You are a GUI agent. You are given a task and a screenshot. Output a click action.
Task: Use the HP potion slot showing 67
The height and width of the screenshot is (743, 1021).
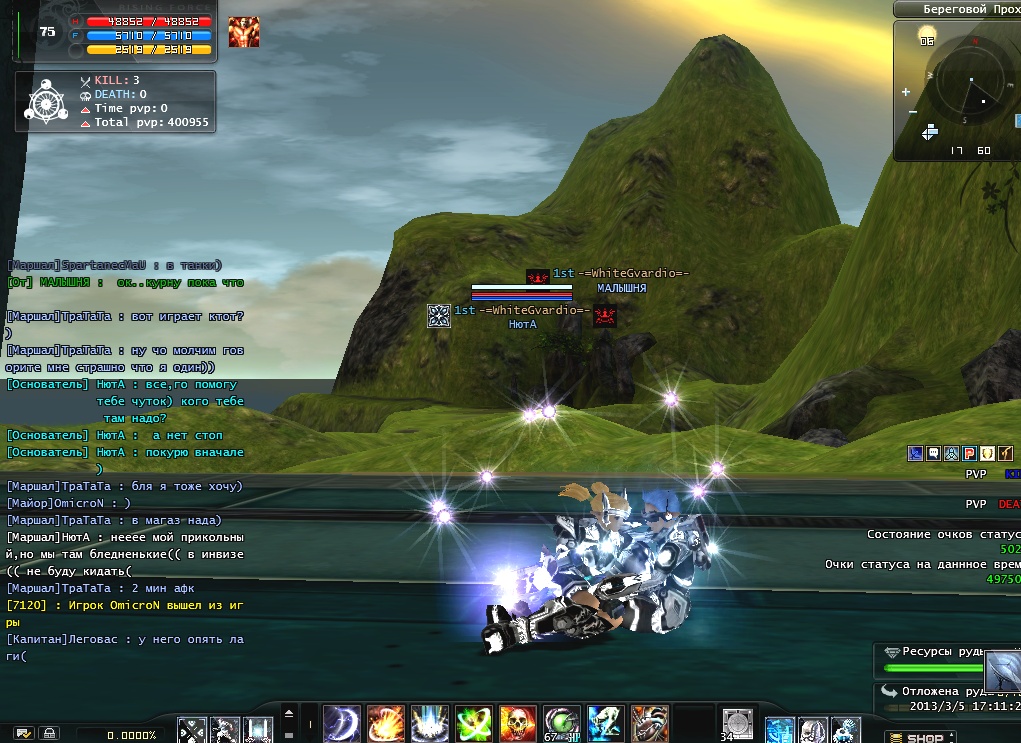tap(561, 722)
